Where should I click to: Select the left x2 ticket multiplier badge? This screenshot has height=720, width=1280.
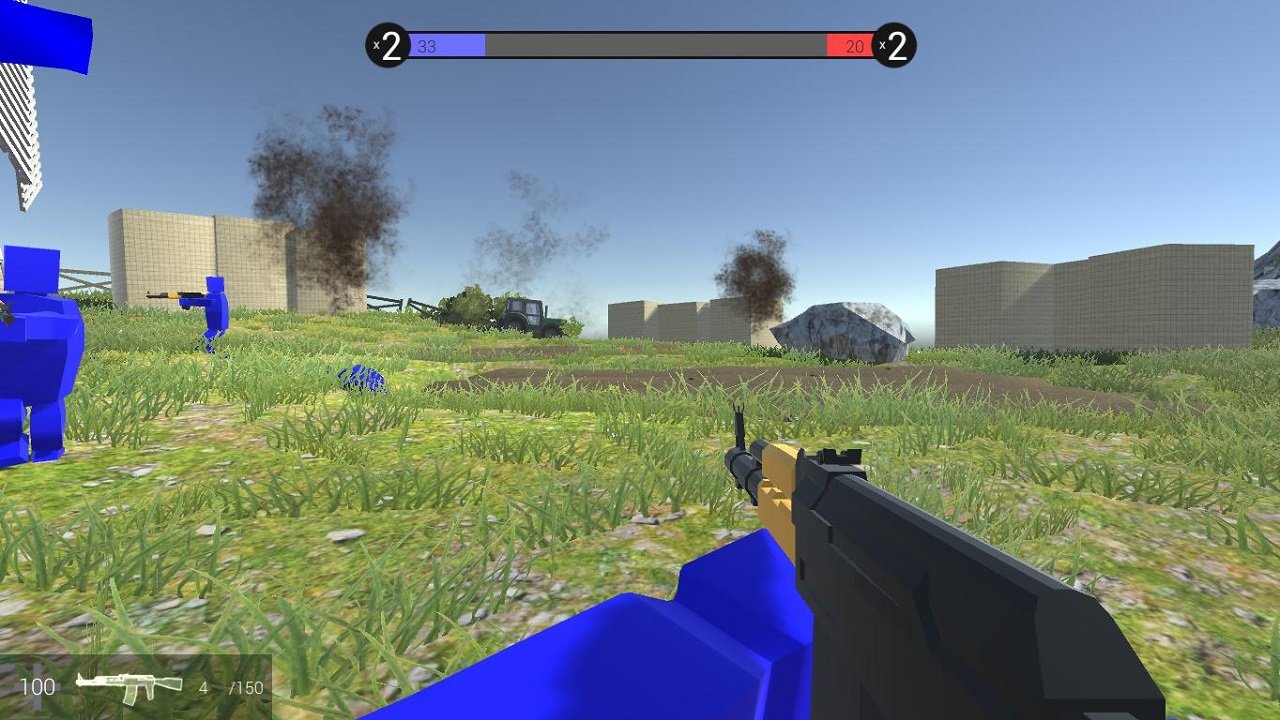click(x=389, y=43)
